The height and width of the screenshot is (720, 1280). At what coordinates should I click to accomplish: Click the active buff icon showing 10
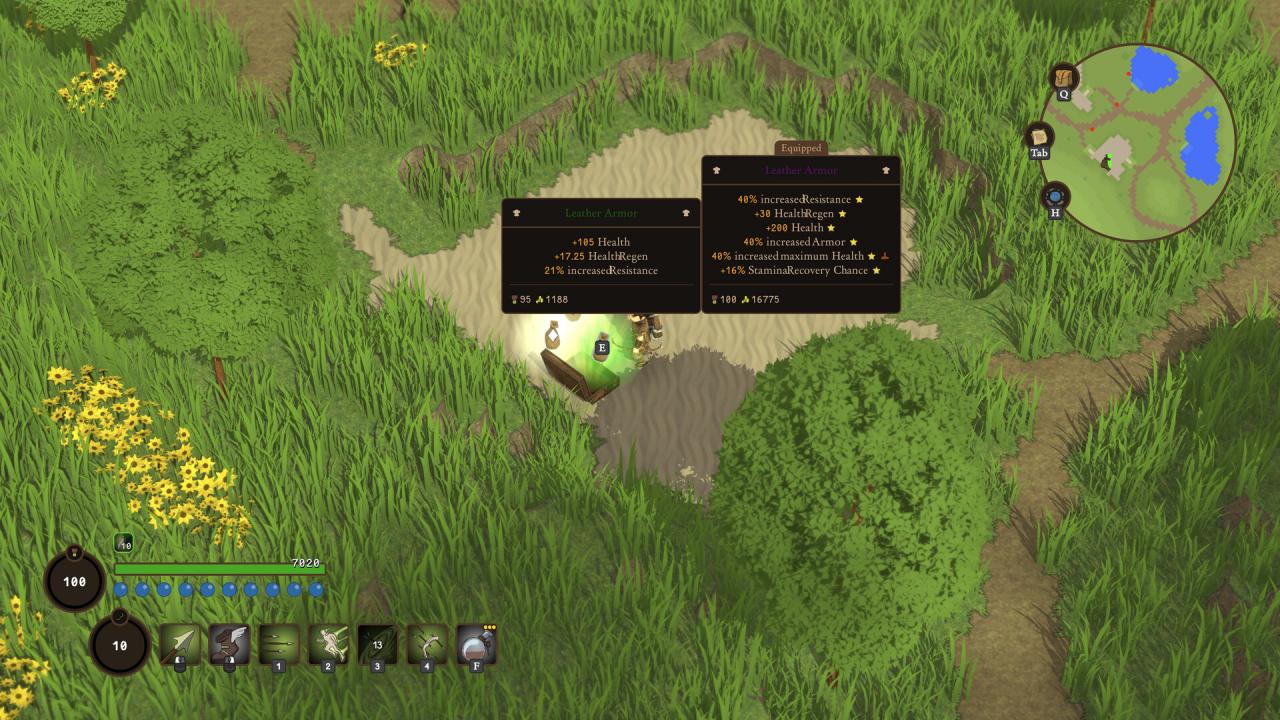coord(123,543)
